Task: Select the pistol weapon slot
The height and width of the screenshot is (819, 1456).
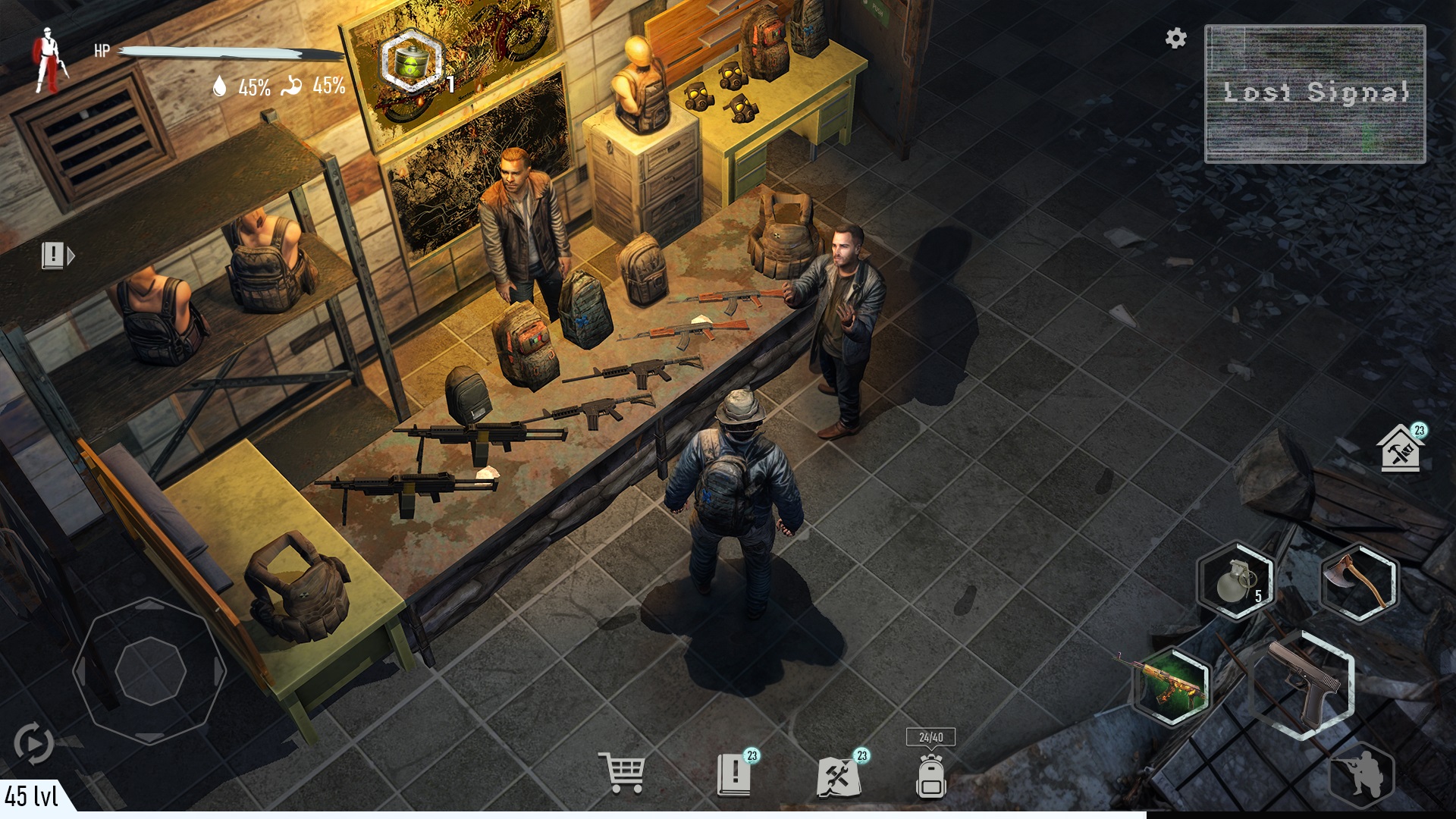Action: click(x=1302, y=685)
